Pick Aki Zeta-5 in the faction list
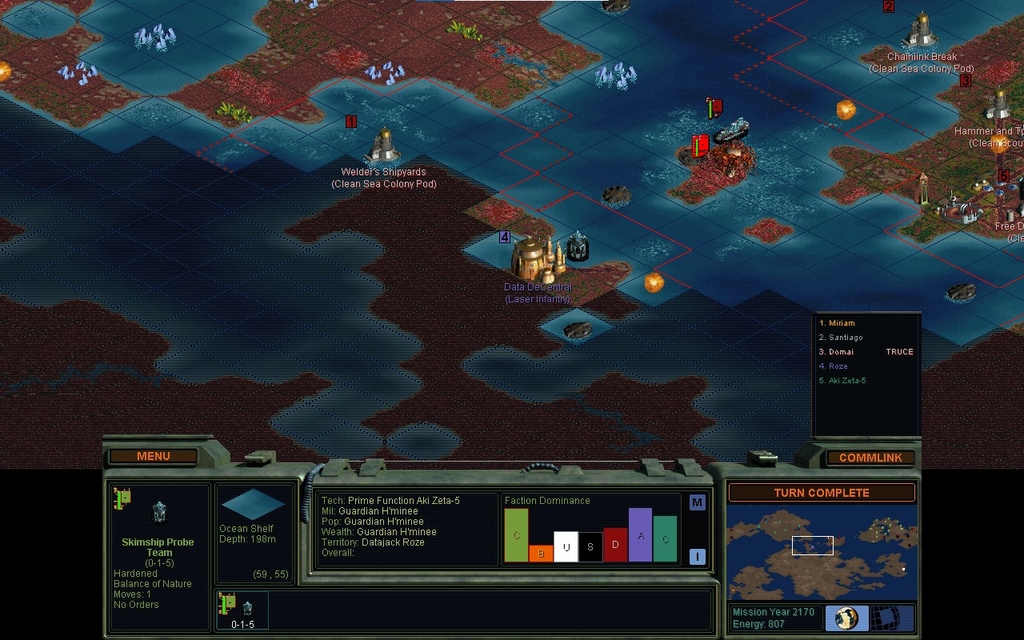Screen dimensions: 1024x640 coord(842,381)
